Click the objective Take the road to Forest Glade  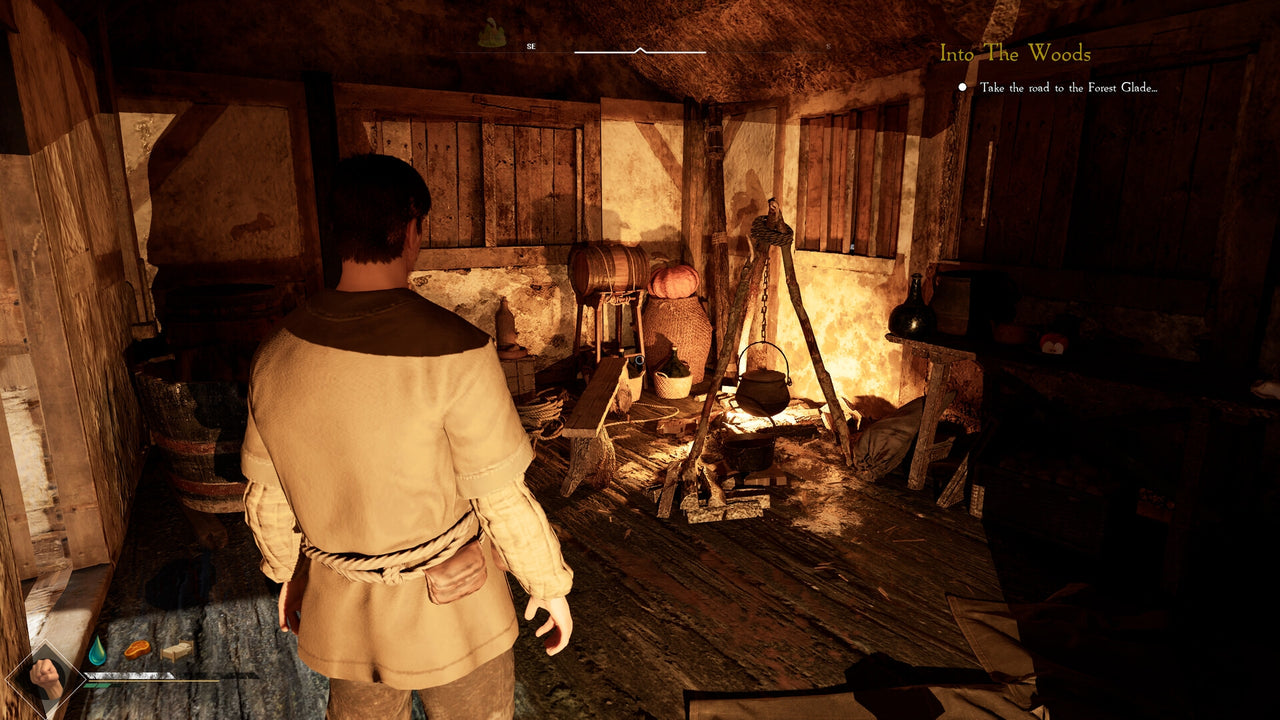pyautogui.click(x=1067, y=88)
